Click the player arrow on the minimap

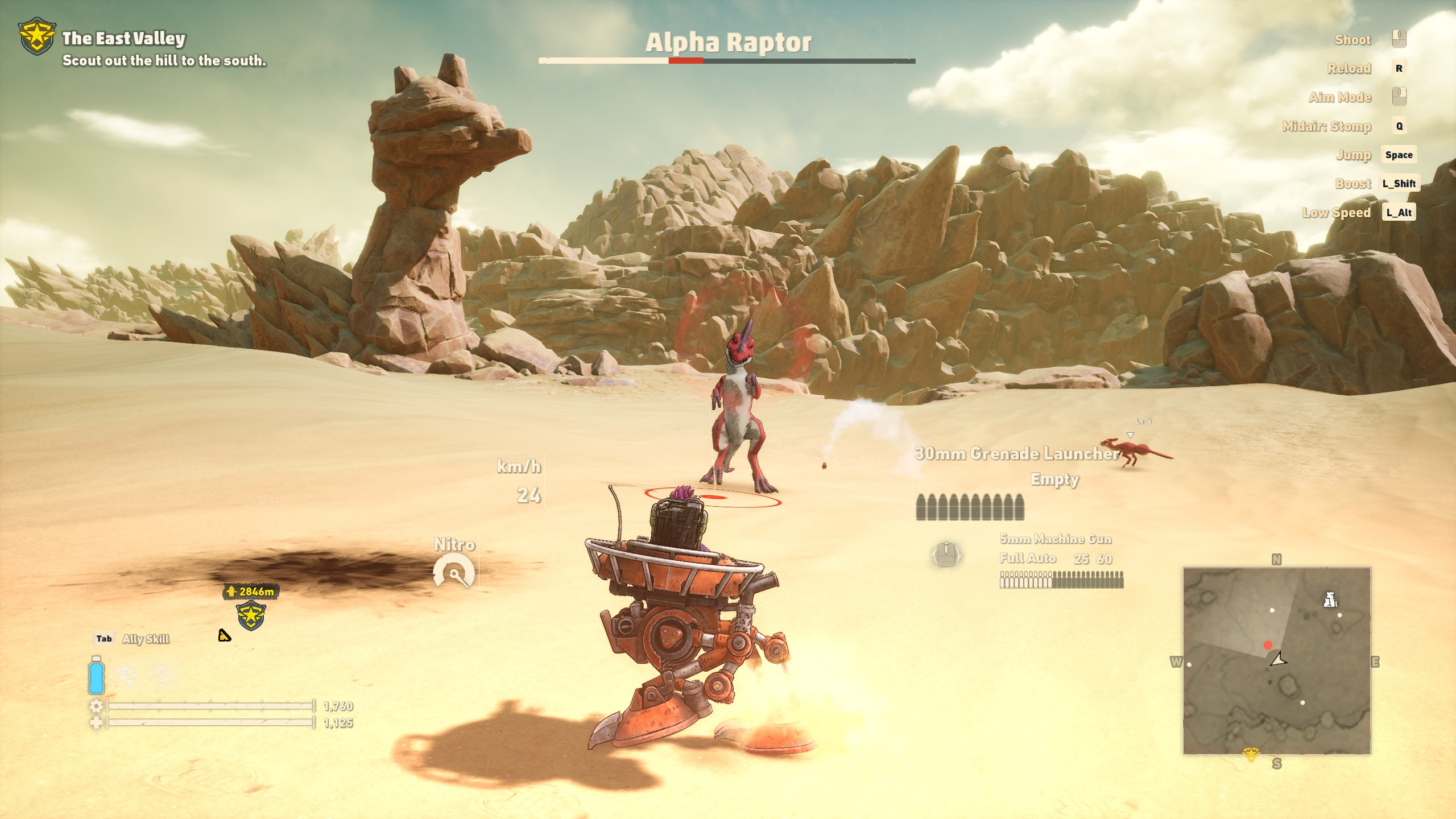(1279, 660)
